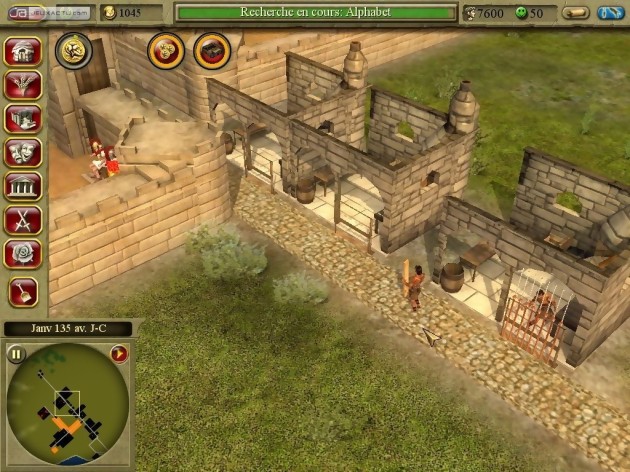The height and width of the screenshot is (472, 630).
Task: Open the treasure chest round icon
Action: tap(211, 50)
